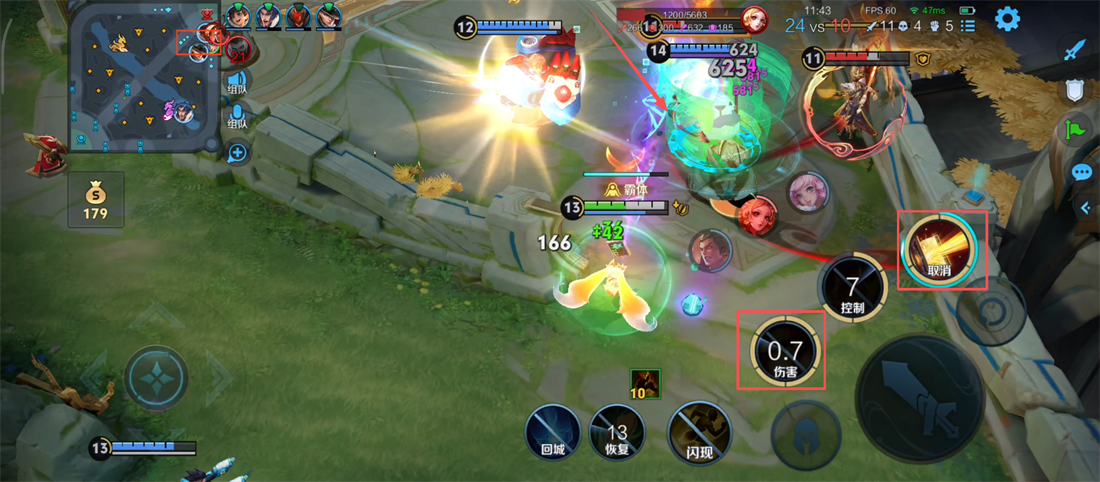This screenshot has height=482, width=1100.
Task: Send the shield defend signal
Action: [x=1075, y=90]
